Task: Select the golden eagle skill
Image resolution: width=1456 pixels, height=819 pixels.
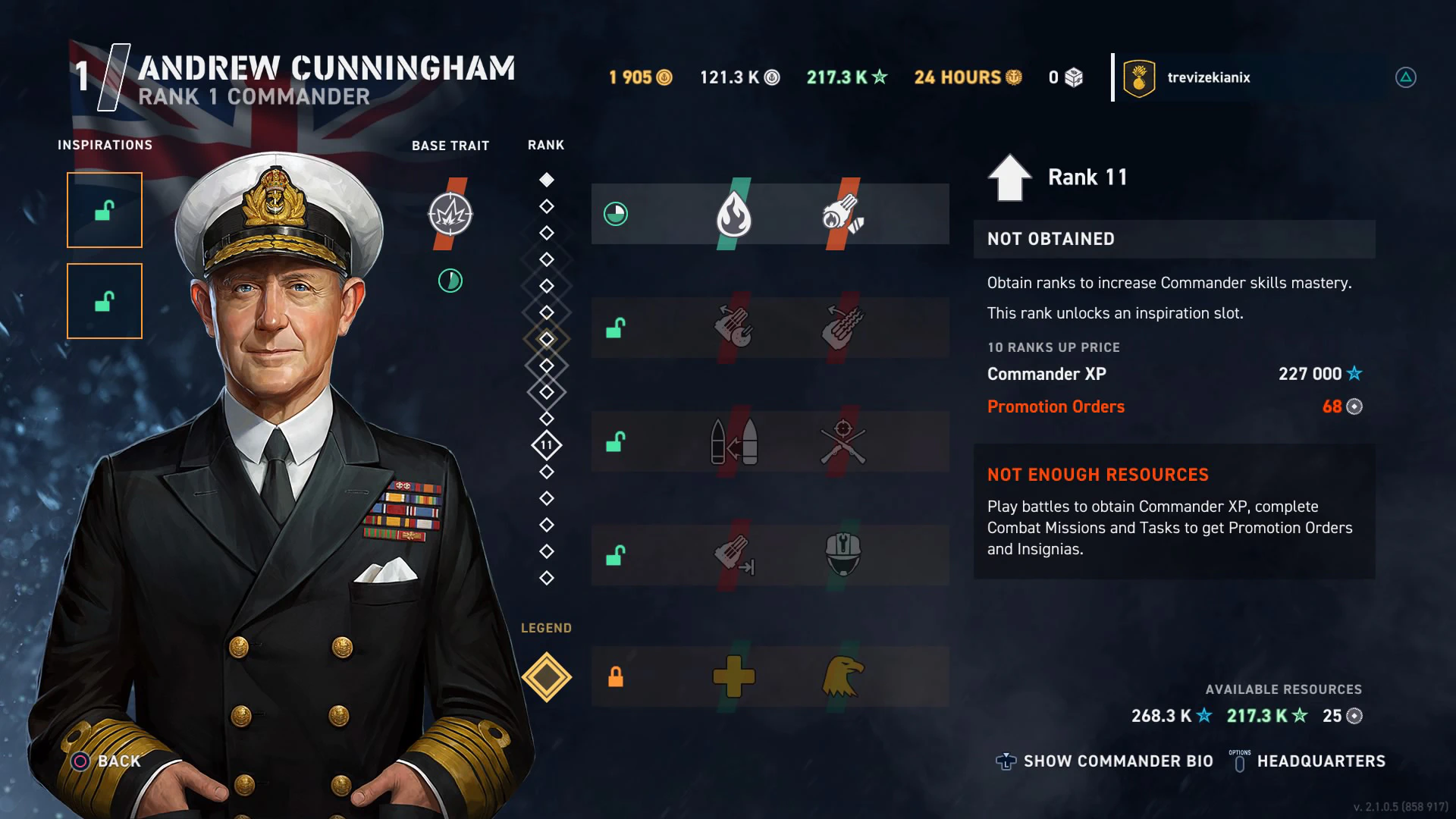Action: click(843, 676)
